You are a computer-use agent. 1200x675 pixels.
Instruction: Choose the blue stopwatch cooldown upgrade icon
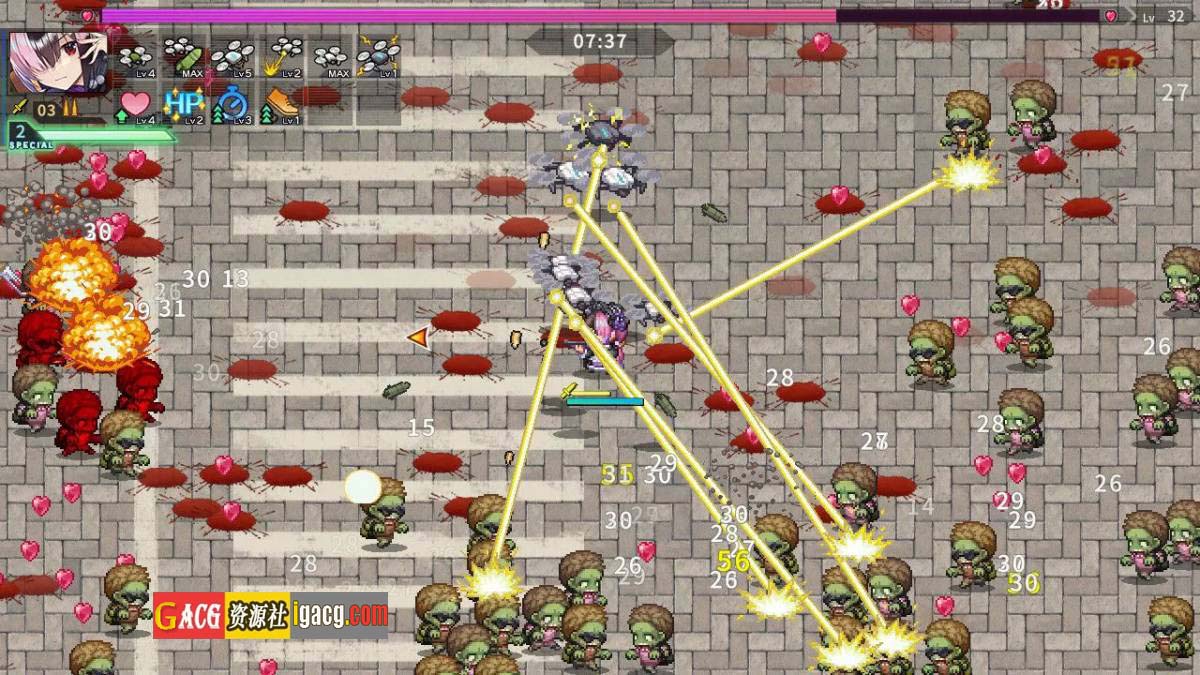click(x=232, y=104)
